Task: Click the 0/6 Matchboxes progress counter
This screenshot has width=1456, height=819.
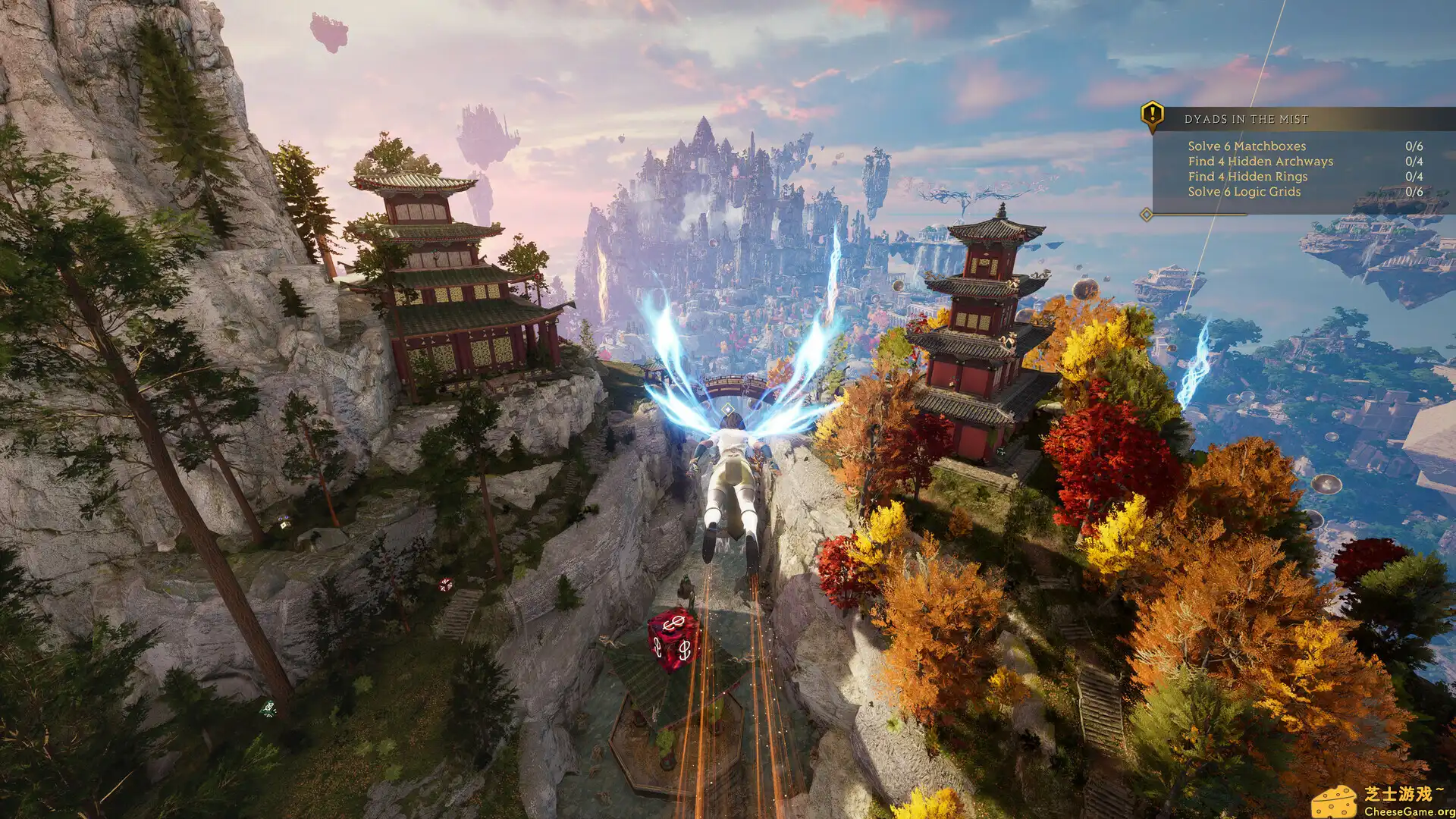Action: coord(1414,146)
